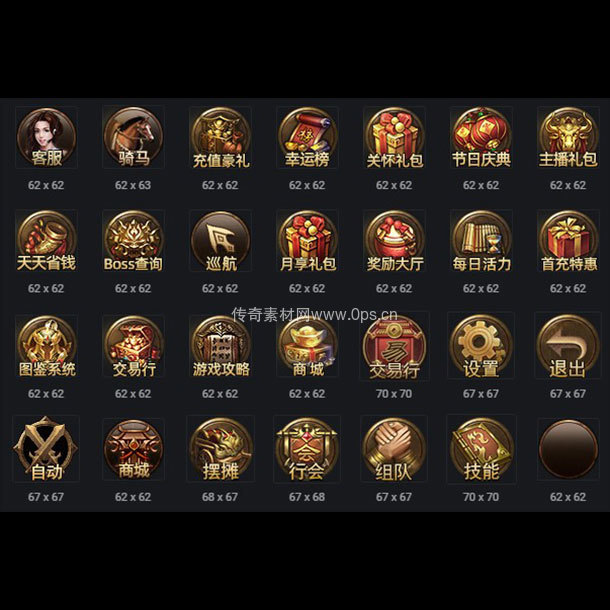Show the 幸运榜 lucky ranking scroll
Screen dimensions: 610x610
point(307,138)
